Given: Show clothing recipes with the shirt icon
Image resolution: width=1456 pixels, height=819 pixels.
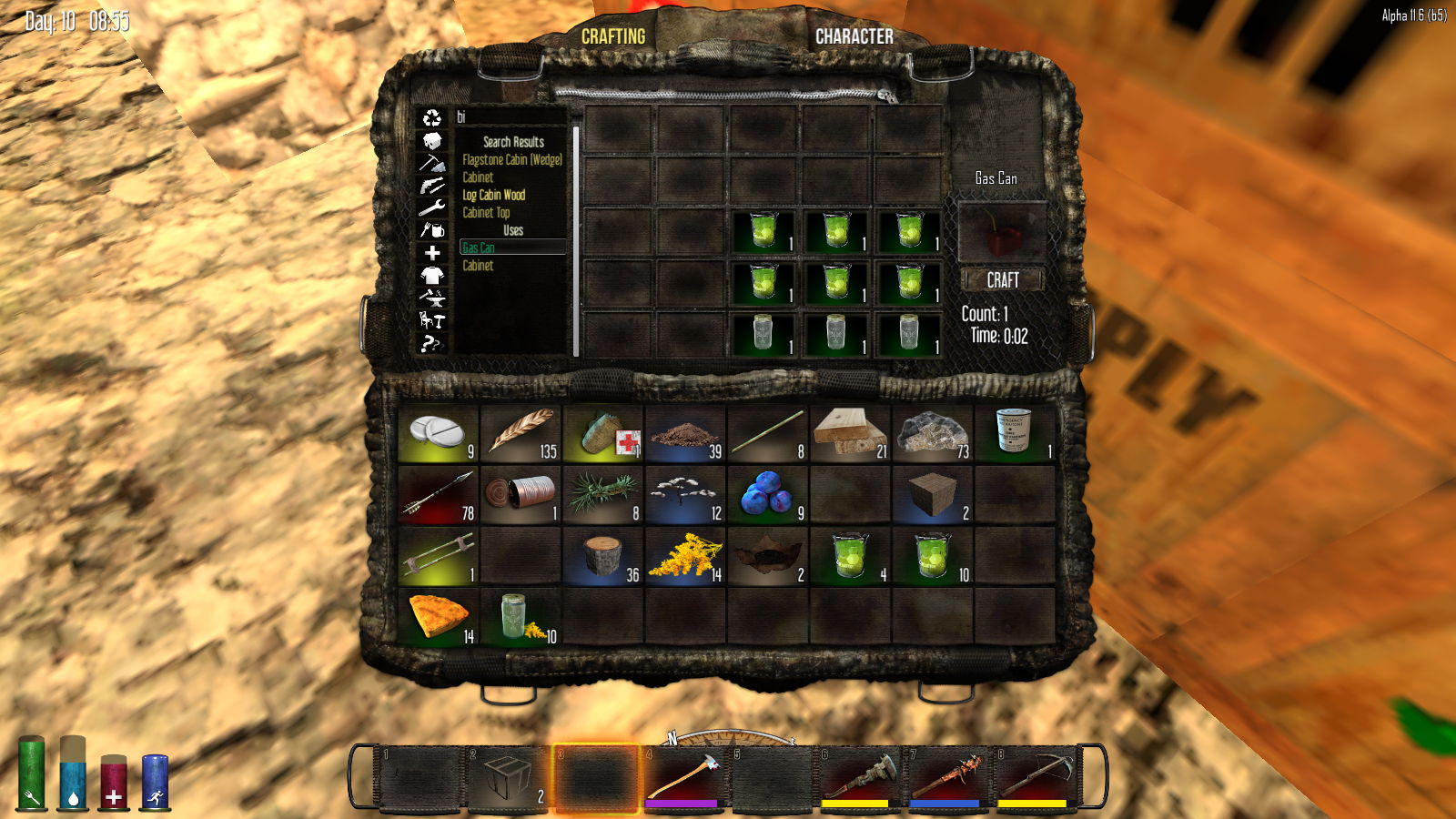Looking at the screenshot, I should click(431, 275).
